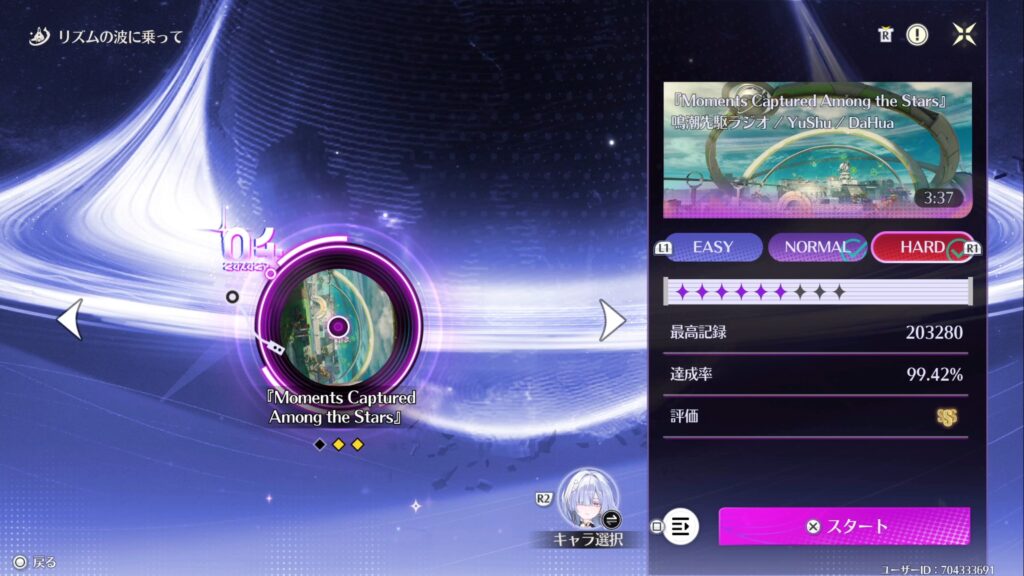Choose the HARD difficulty tab

pos(921,247)
